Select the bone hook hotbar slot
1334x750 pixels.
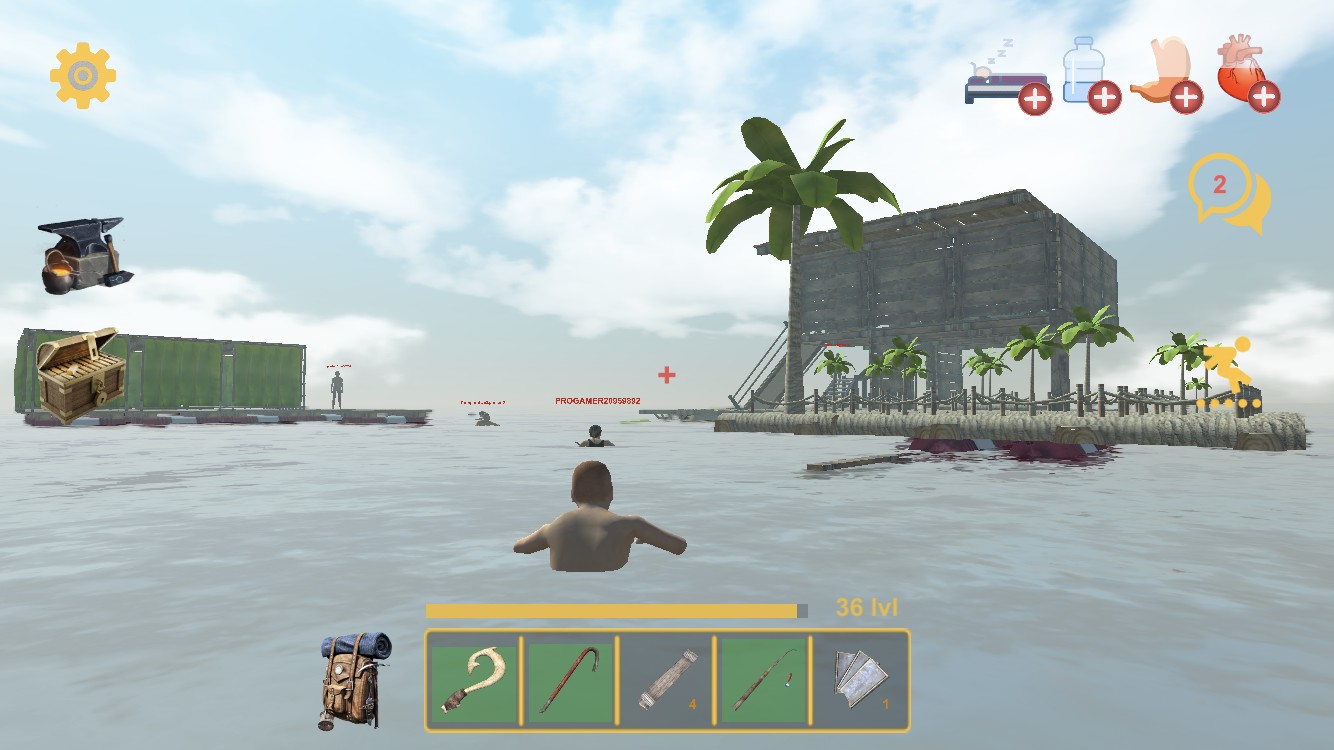[474, 681]
